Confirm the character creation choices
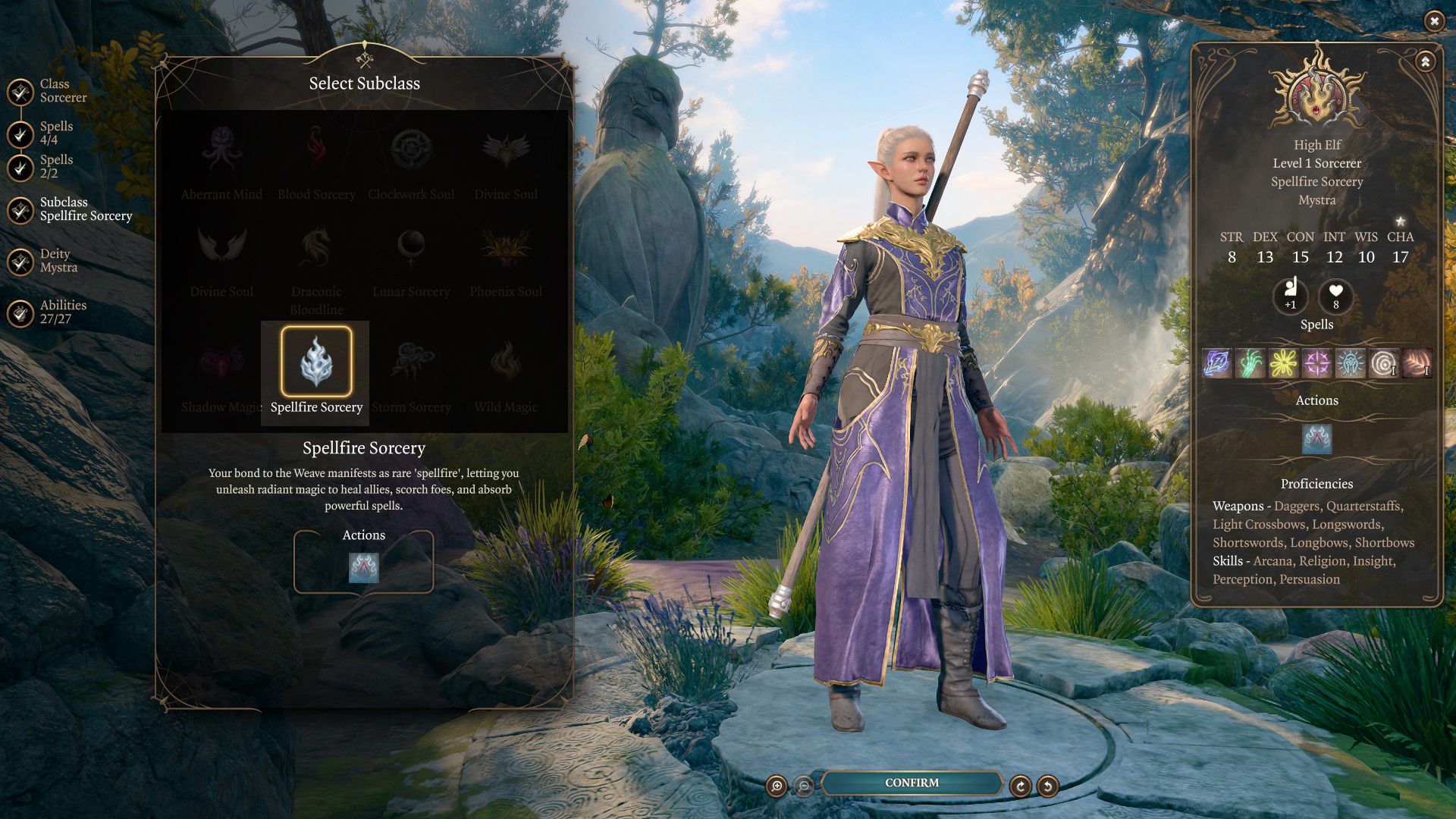This screenshot has height=819, width=1456. click(912, 783)
